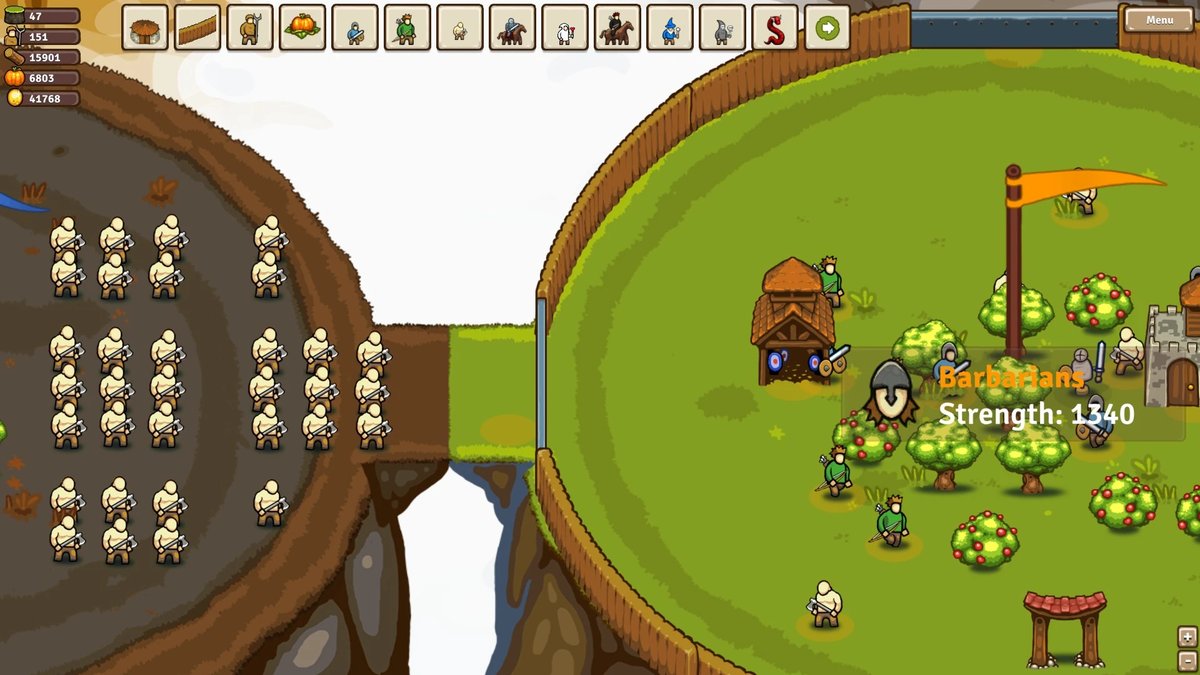Open the Menu button
The image size is (1200, 675).
click(1159, 20)
